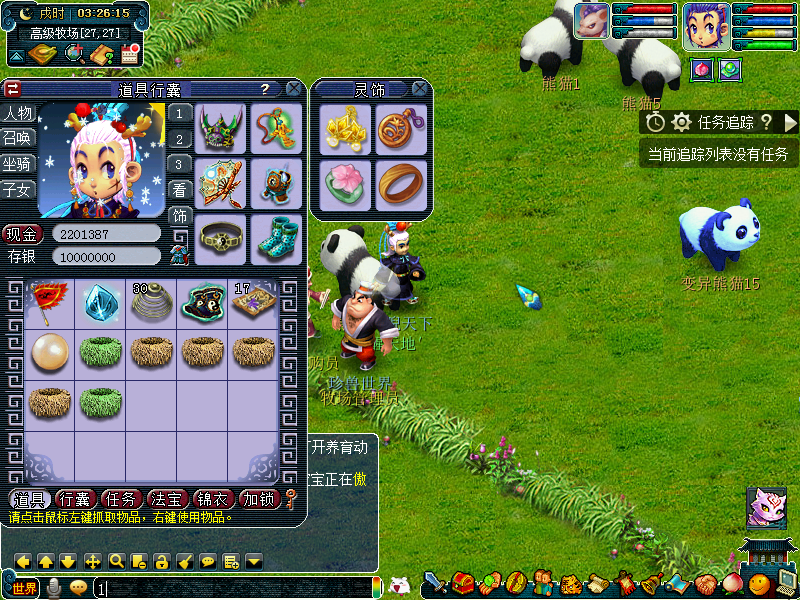
Task: Select the equipped teal boots slot
Action: point(275,238)
